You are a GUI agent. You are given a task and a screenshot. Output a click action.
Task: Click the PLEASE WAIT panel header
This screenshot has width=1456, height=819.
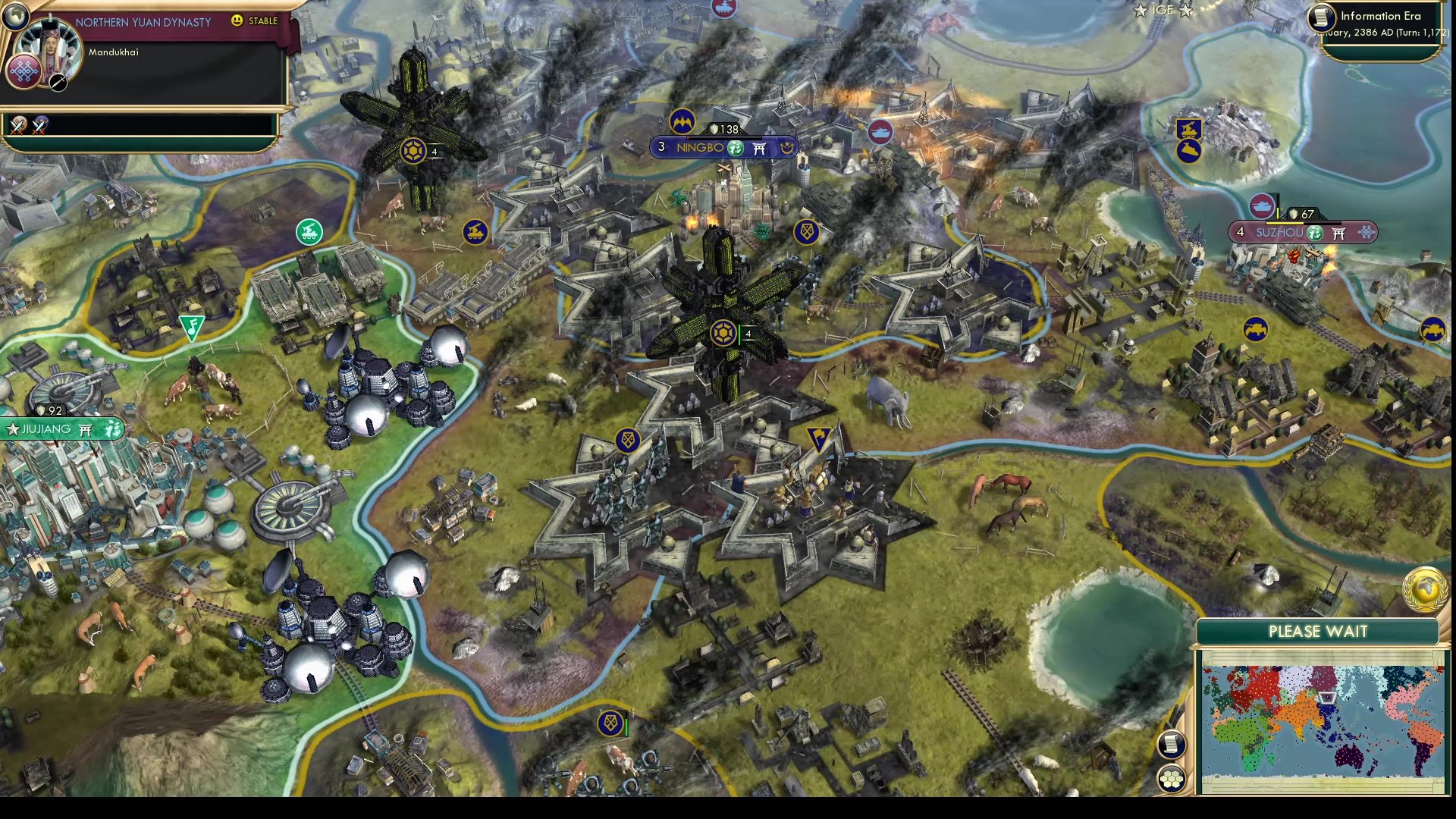[1318, 631]
